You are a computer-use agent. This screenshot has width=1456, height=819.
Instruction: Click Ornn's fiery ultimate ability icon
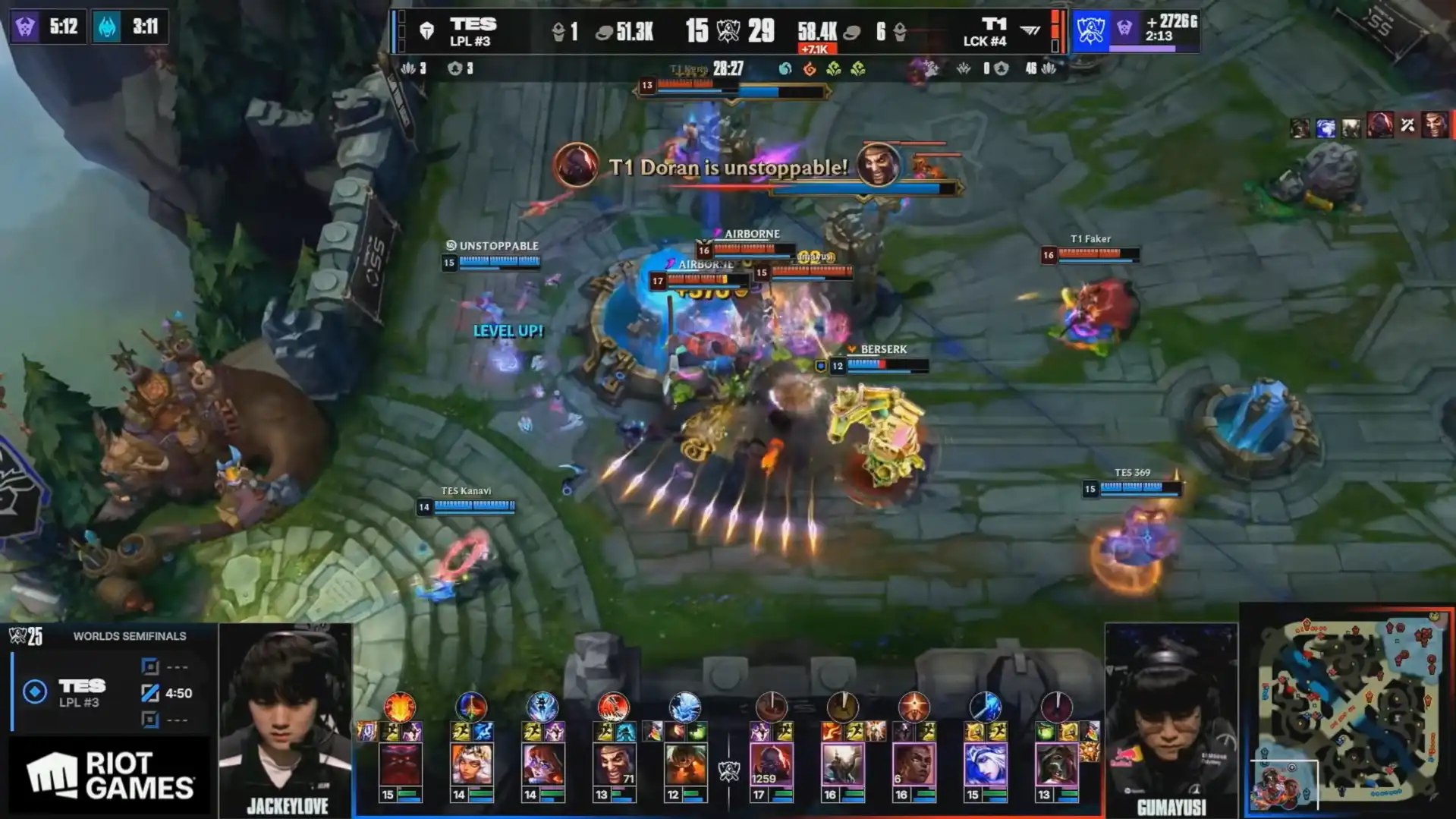coord(400,707)
